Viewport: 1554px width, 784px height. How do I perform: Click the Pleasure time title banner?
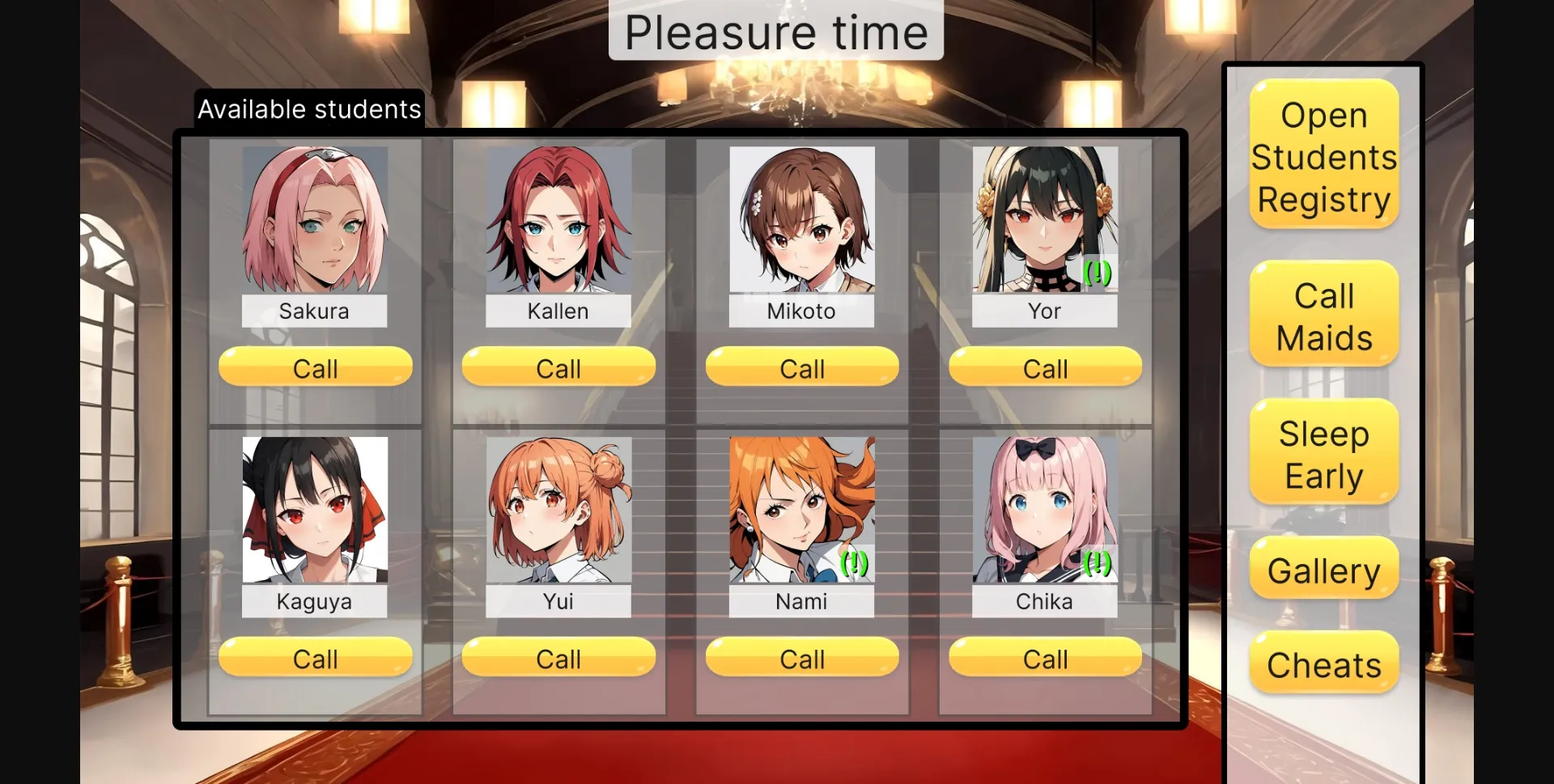click(775, 32)
